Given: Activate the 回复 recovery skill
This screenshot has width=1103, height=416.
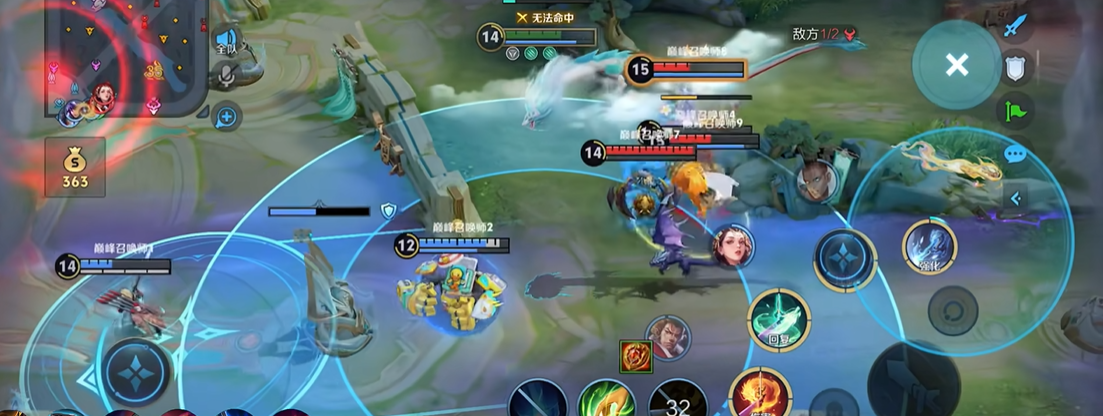Looking at the screenshot, I should (x=779, y=320).
